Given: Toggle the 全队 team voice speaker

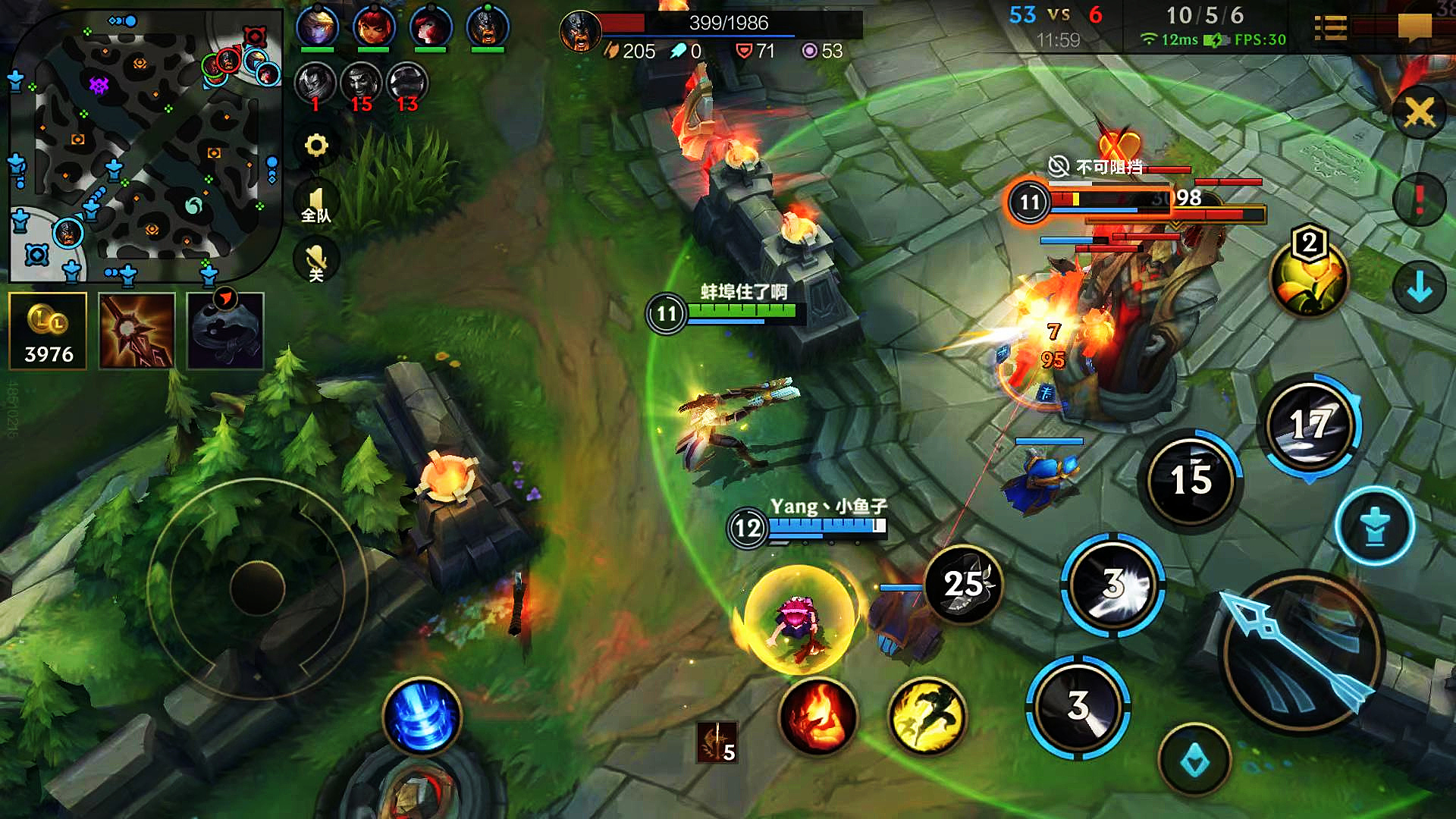Looking at the screenshot, I should coord(316,204).
